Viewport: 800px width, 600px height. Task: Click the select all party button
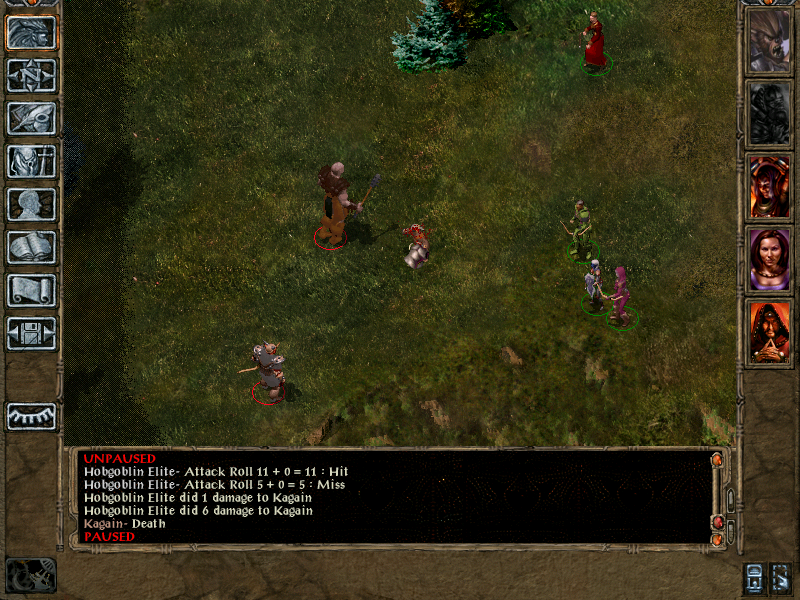pos(782,577)
